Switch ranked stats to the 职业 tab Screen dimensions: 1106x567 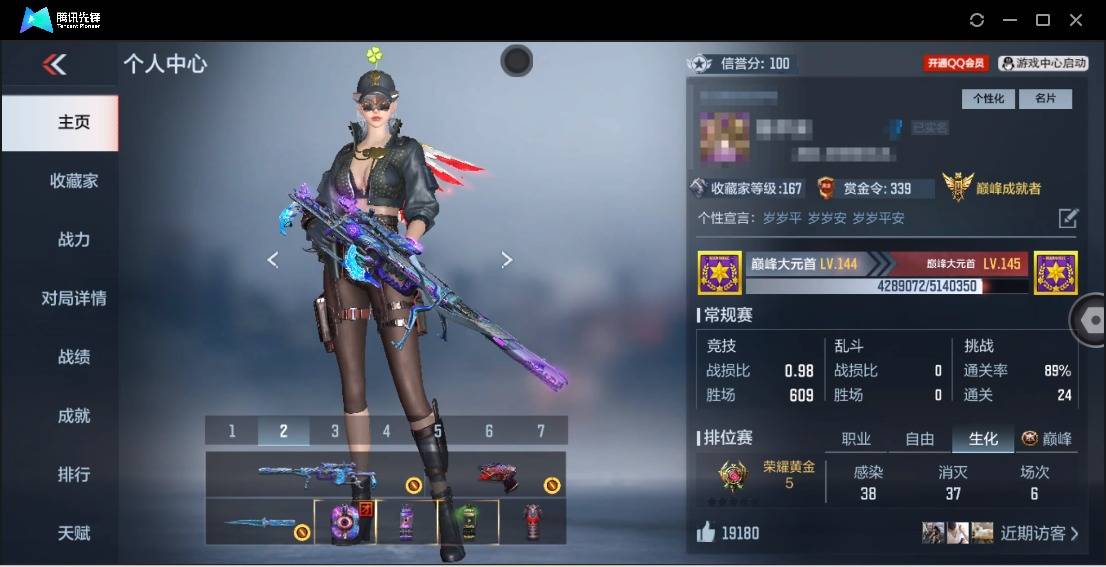pos(857,439)
